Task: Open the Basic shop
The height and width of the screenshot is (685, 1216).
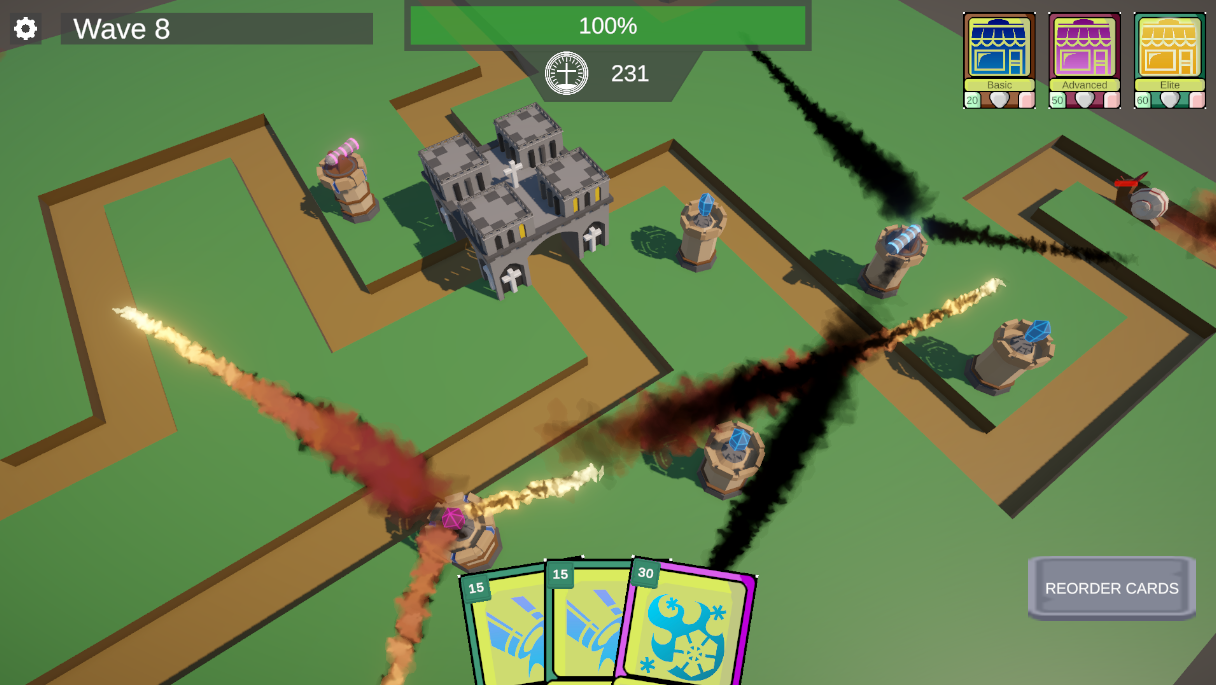Action: pyautogui.click(x=999, y=52)
